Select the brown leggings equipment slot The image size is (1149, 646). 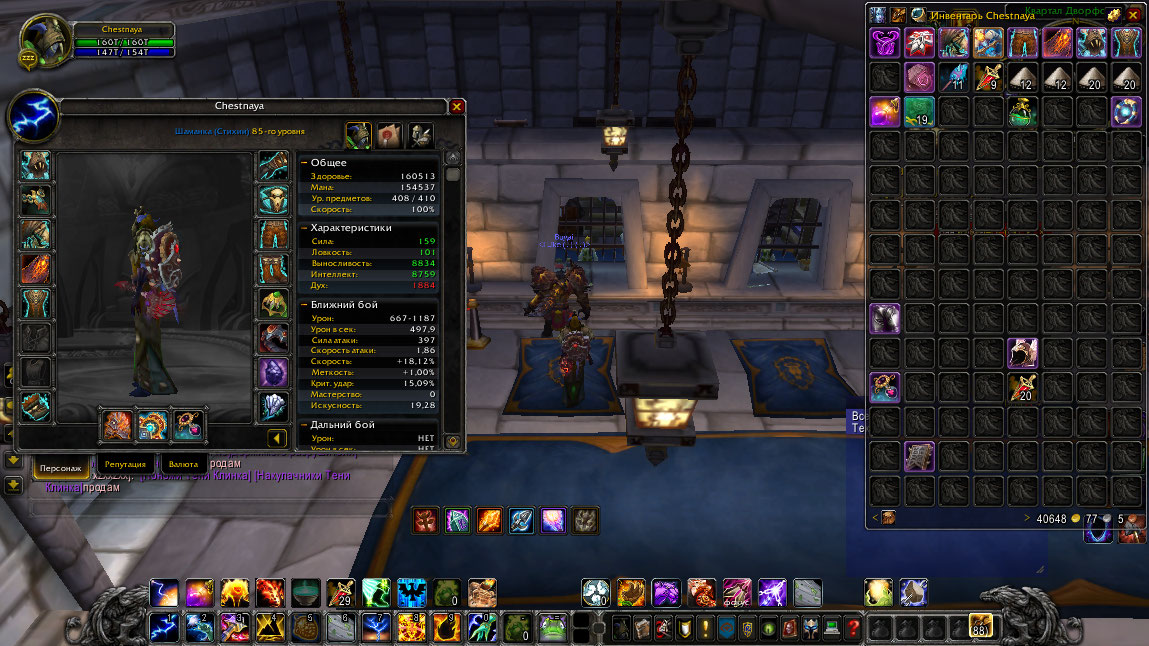point(273,234)
